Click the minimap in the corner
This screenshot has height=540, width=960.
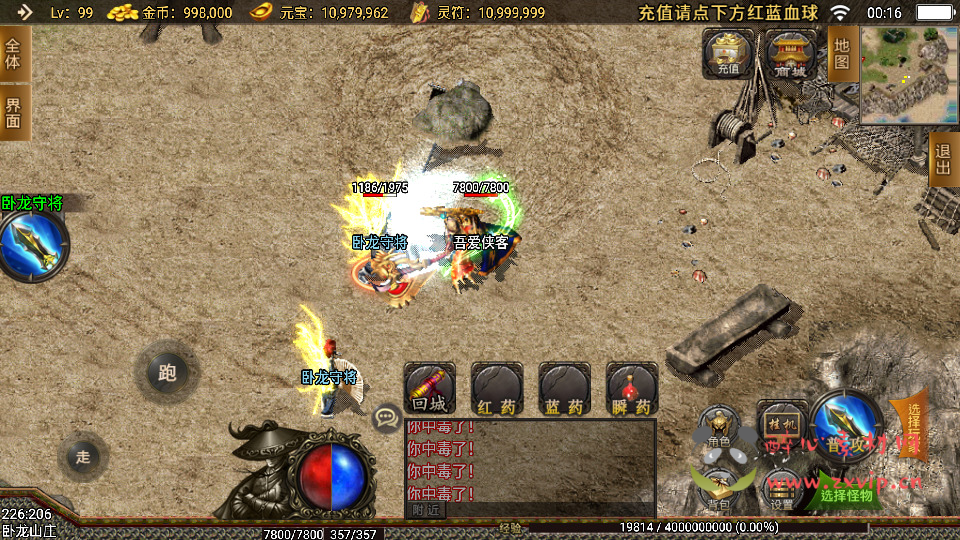tap(909, 75)
